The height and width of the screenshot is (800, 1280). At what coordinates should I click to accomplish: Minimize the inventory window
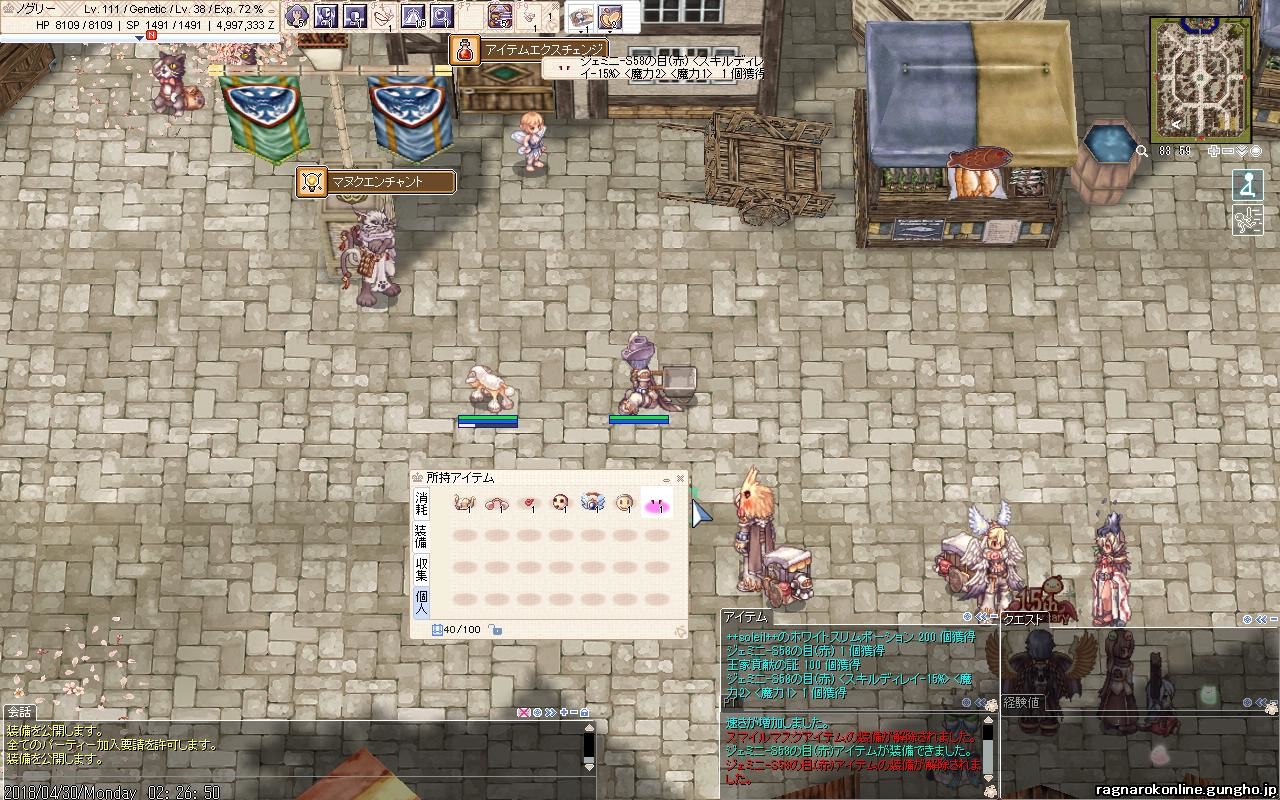point(667,480)
